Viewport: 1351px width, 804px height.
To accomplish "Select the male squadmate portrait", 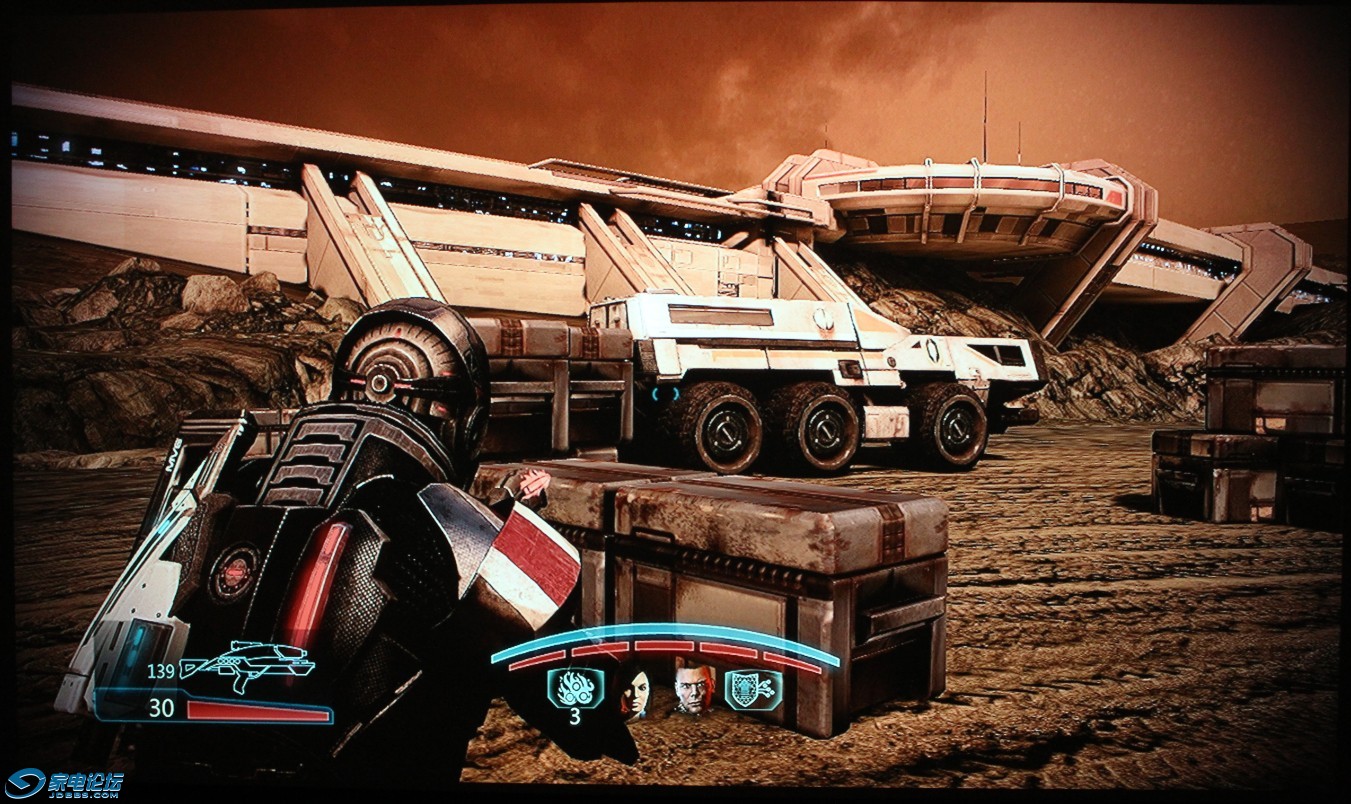I will pos(693,689).
